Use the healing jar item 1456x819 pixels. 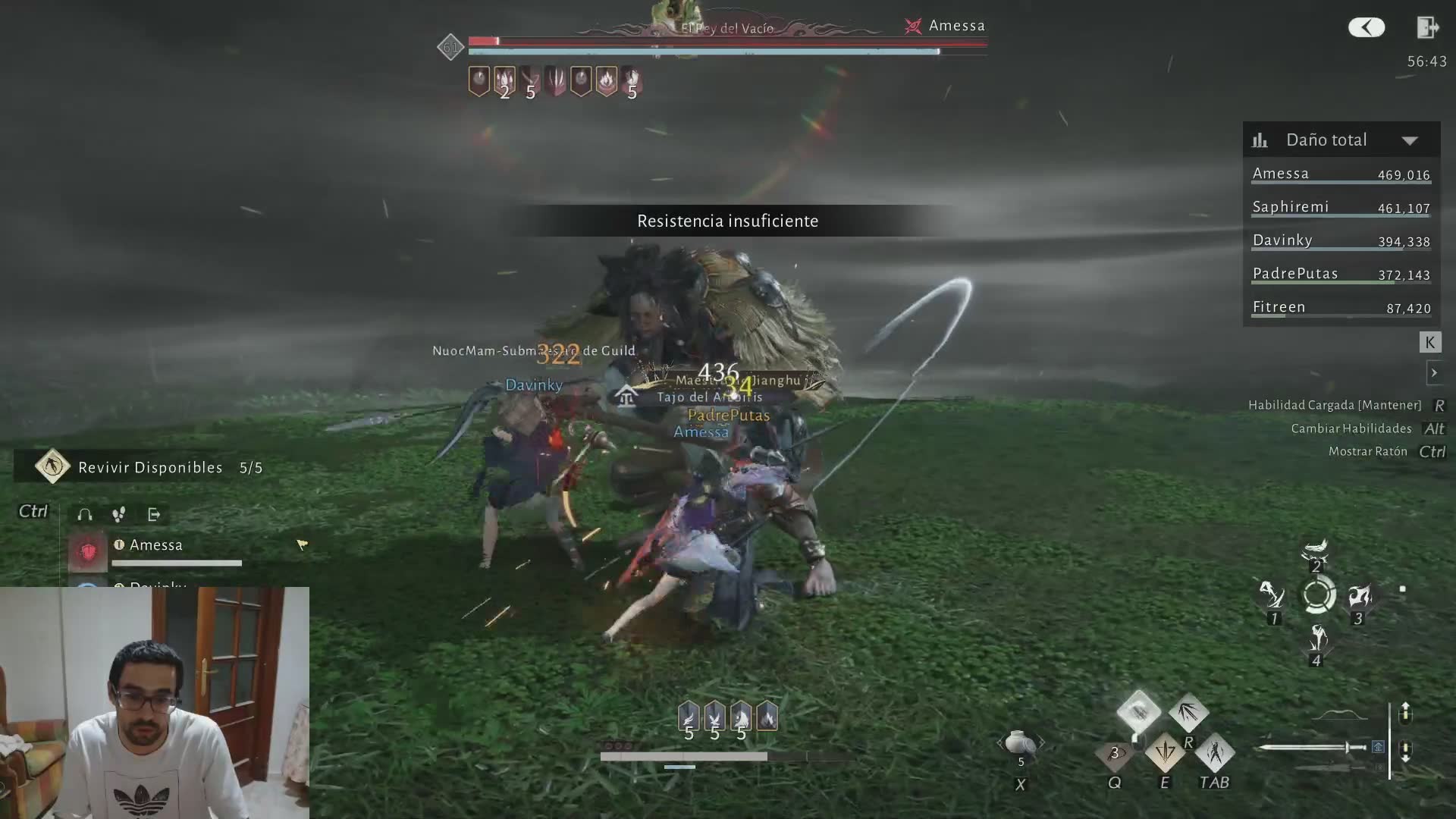1020,743
